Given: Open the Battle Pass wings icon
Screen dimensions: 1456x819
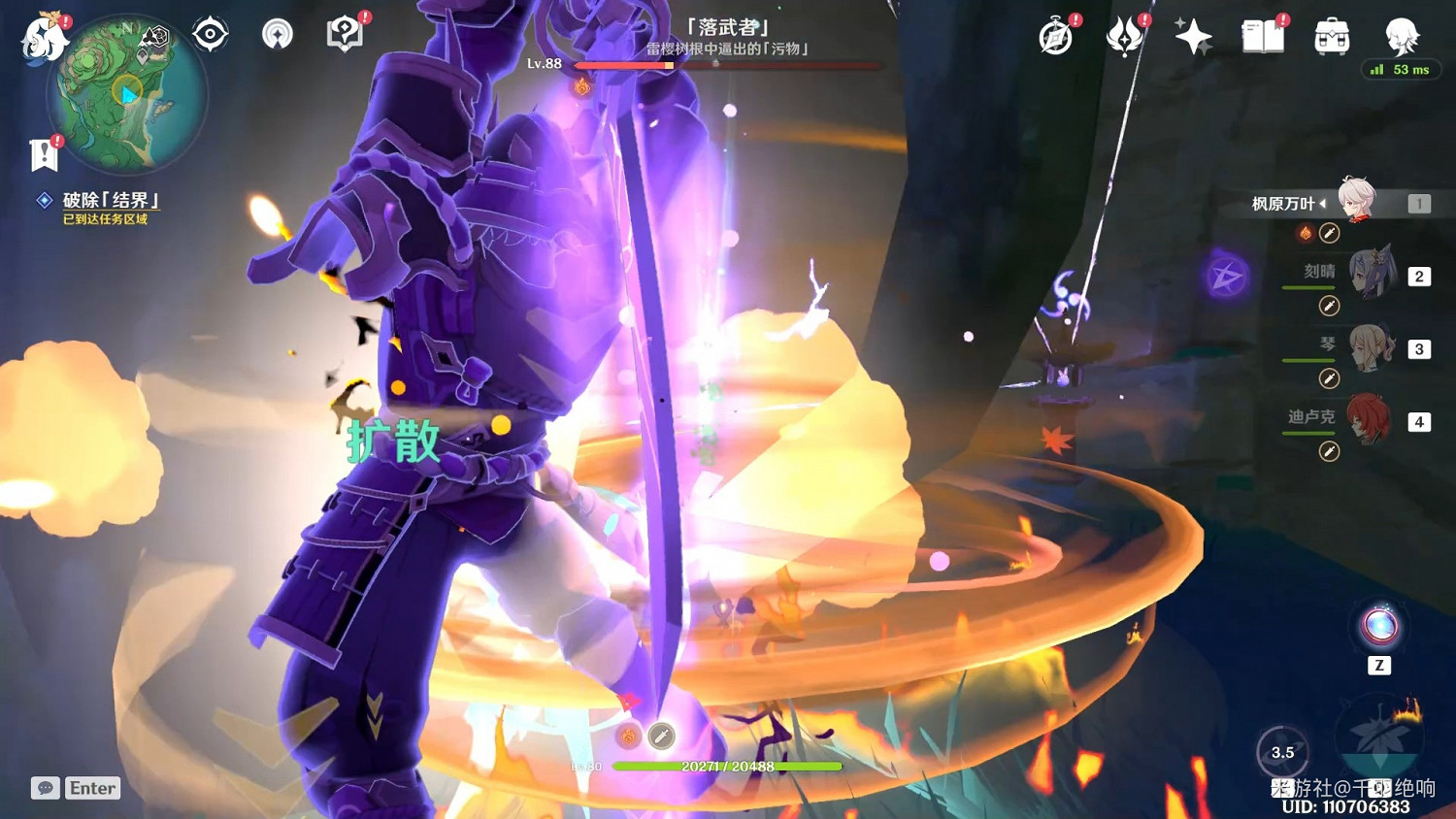Looking at the screenshot, I should 1123,36.
